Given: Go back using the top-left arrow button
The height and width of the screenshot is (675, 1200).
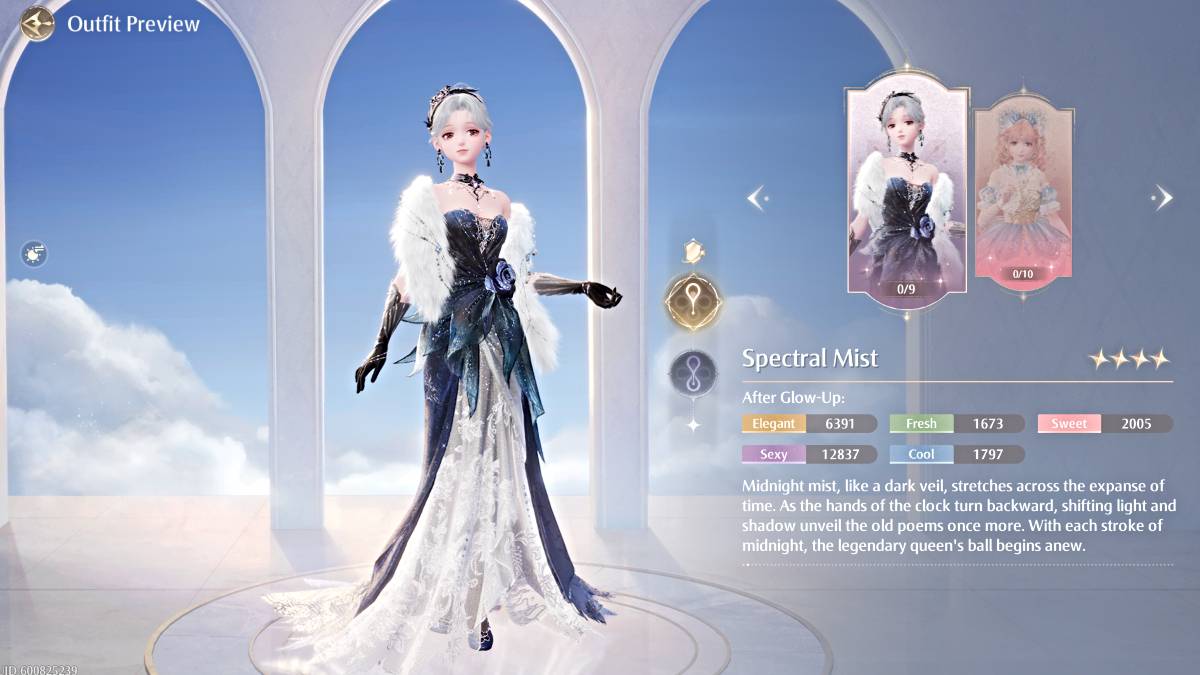Looking at the screenshot, I should pos(37,22).
